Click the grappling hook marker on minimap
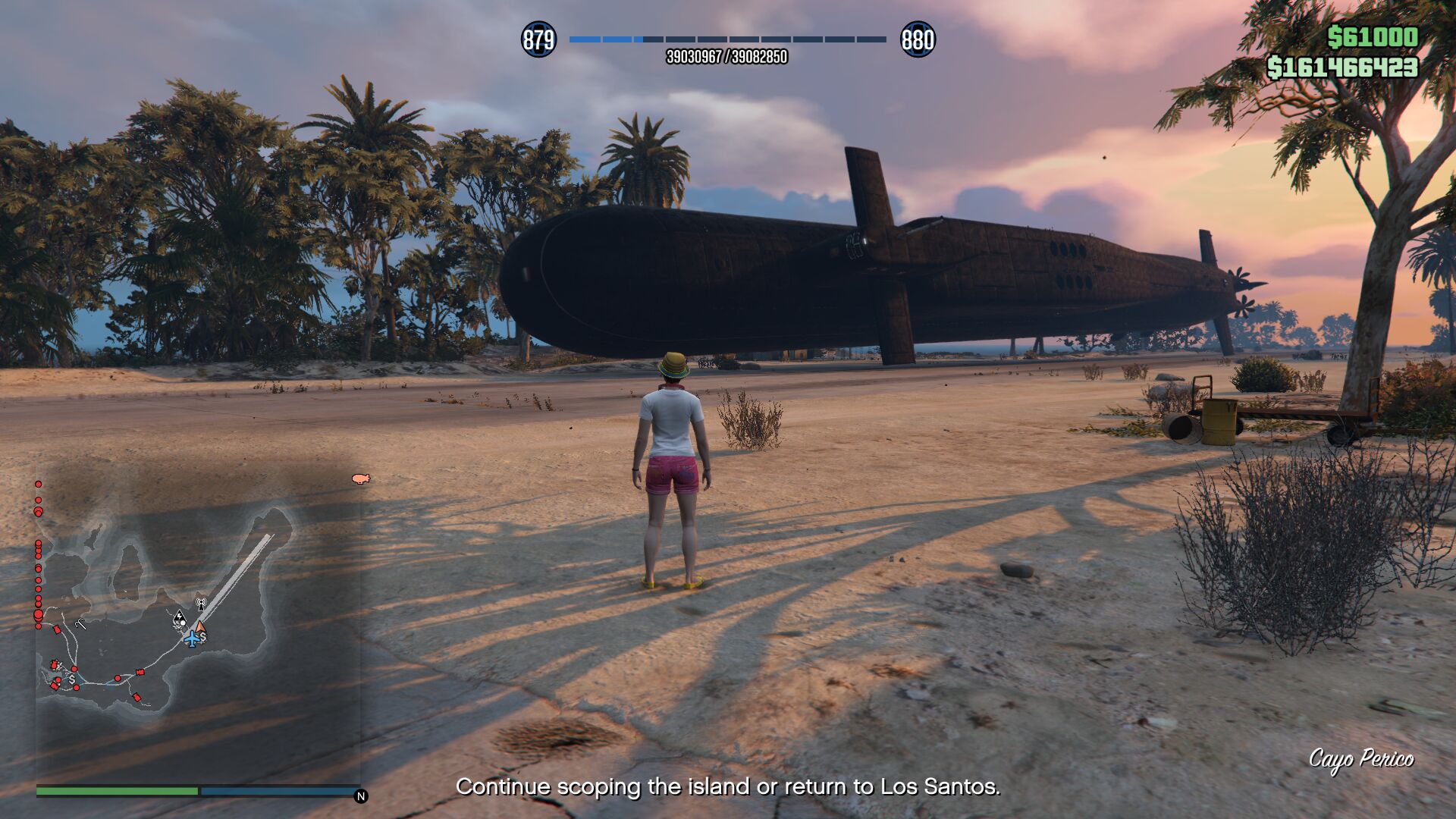Screen dimensions: 1456x819 click(81, 623)
